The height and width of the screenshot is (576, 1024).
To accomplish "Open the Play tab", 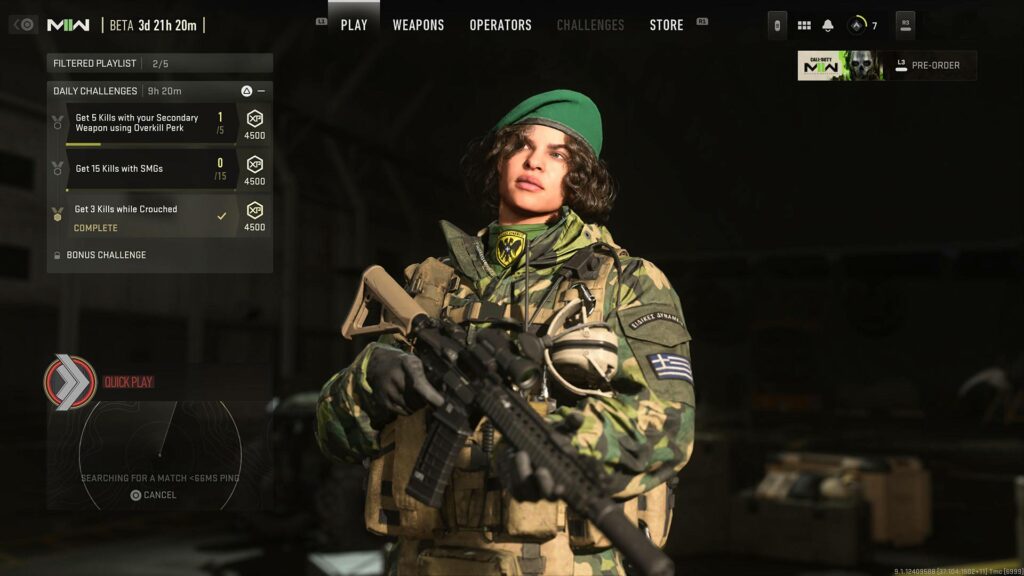I will coord(354,25).
